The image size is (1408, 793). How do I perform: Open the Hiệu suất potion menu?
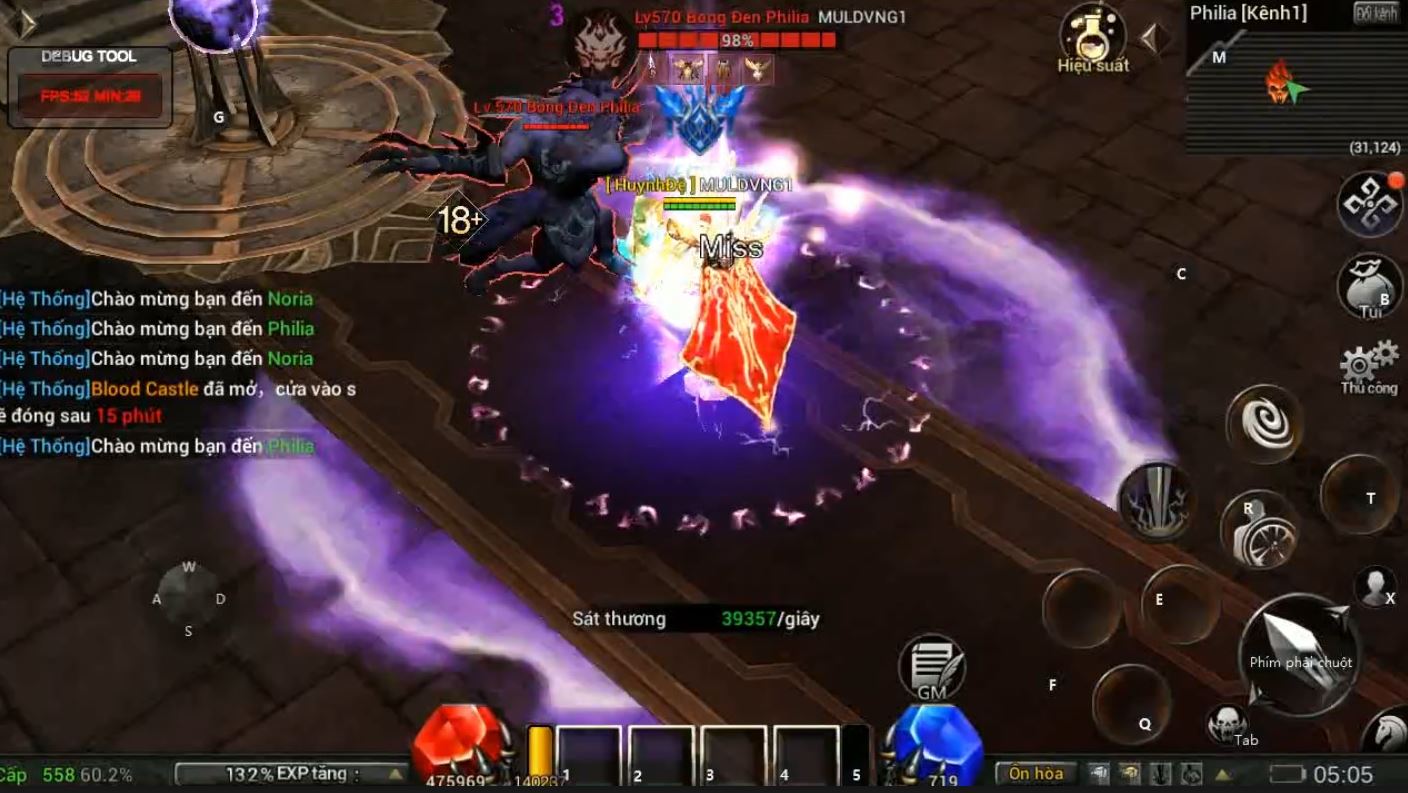(x=1092, y=35)
